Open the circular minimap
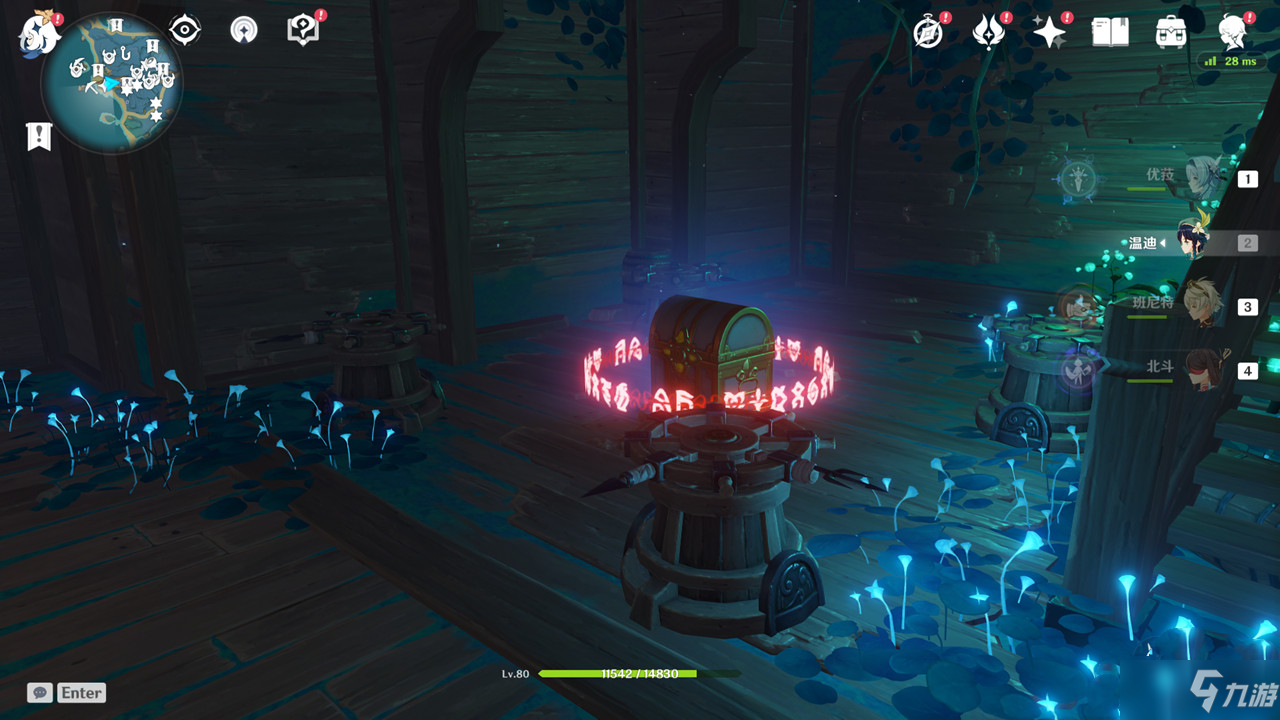 (112, 82)
